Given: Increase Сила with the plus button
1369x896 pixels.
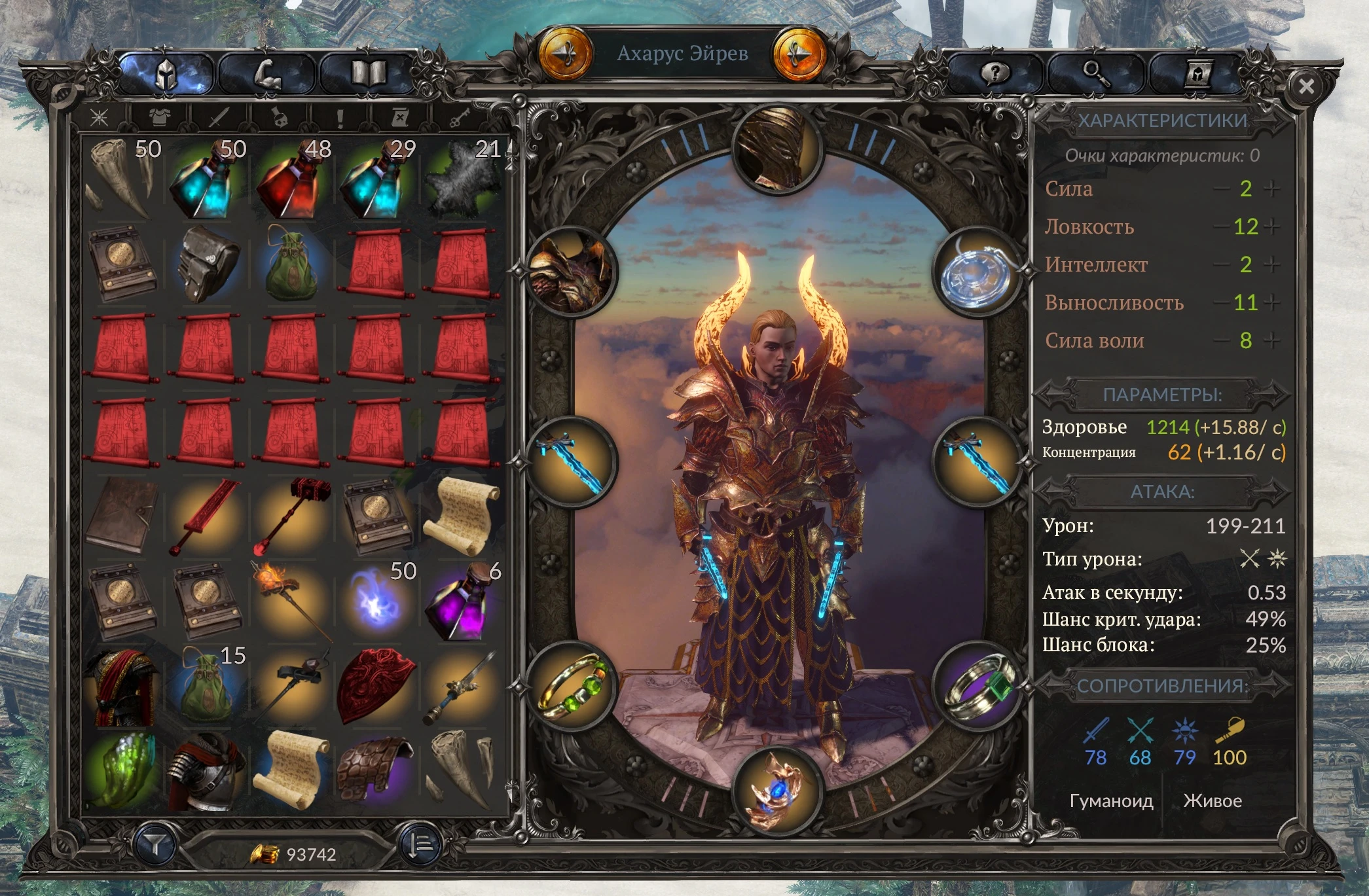Looking at the screenshot, I should [1272, 188].
